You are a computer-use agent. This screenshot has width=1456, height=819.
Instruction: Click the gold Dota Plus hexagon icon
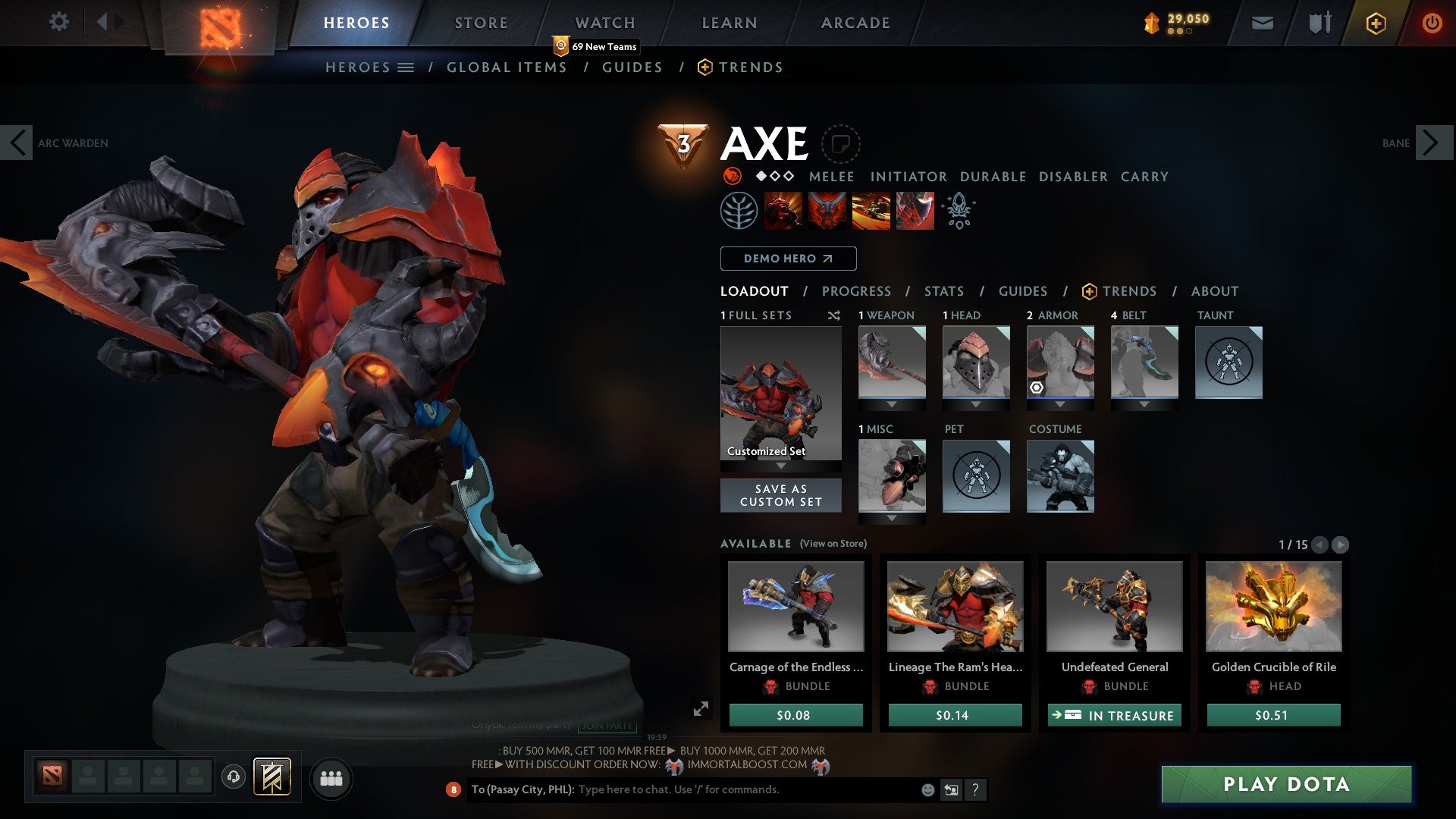click(1376, 23)
